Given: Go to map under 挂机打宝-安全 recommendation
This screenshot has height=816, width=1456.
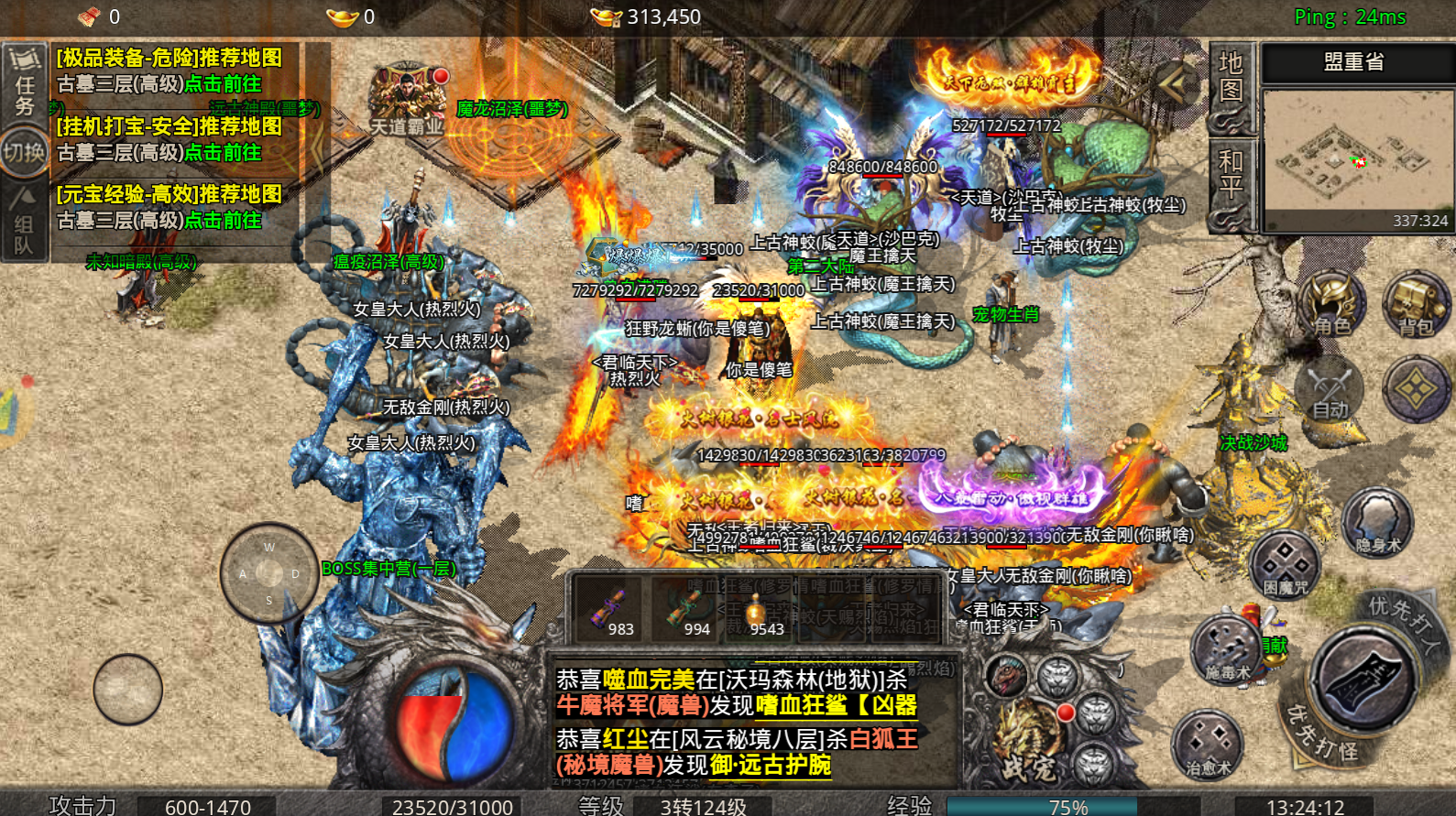Looking at the screenshot, I should point(223,153).
